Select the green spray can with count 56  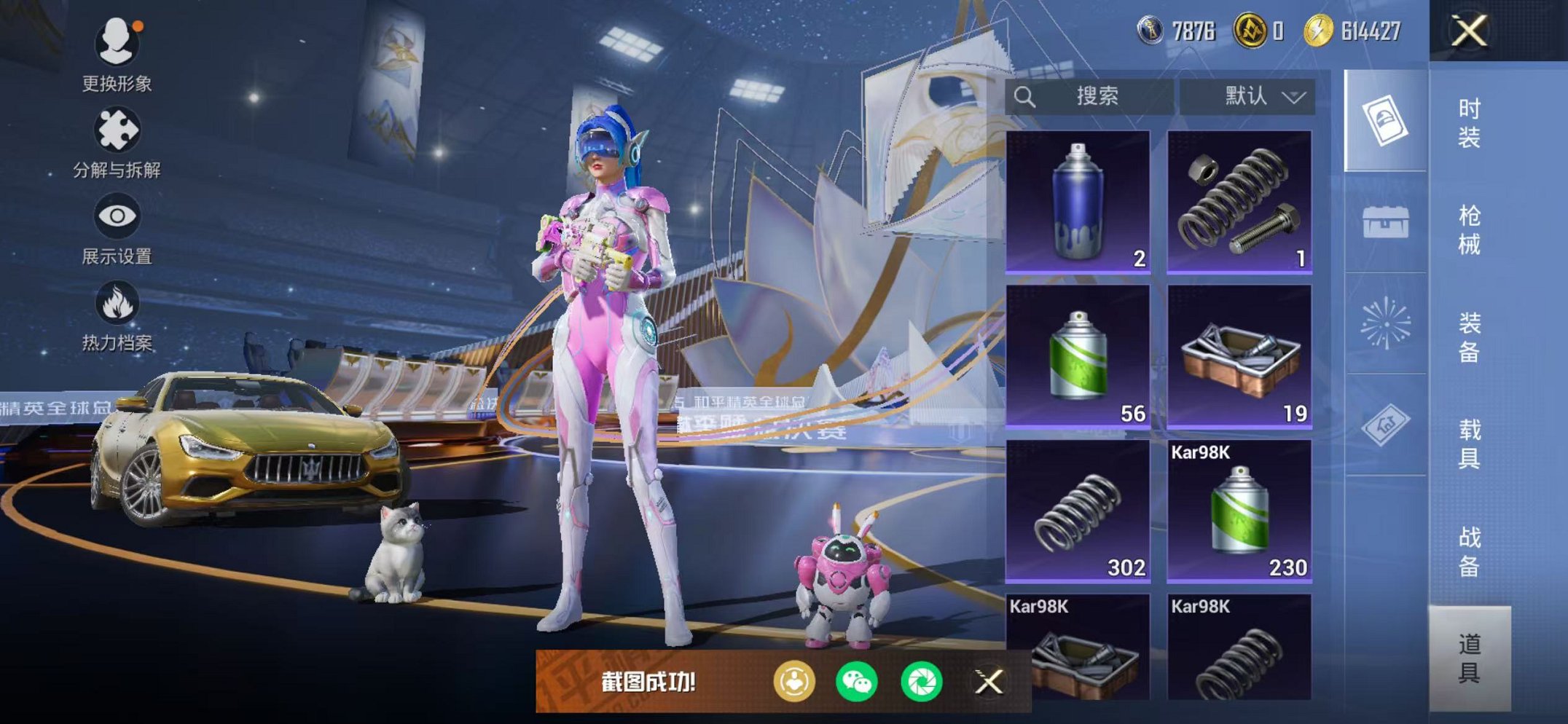(x=1078, y=356)
